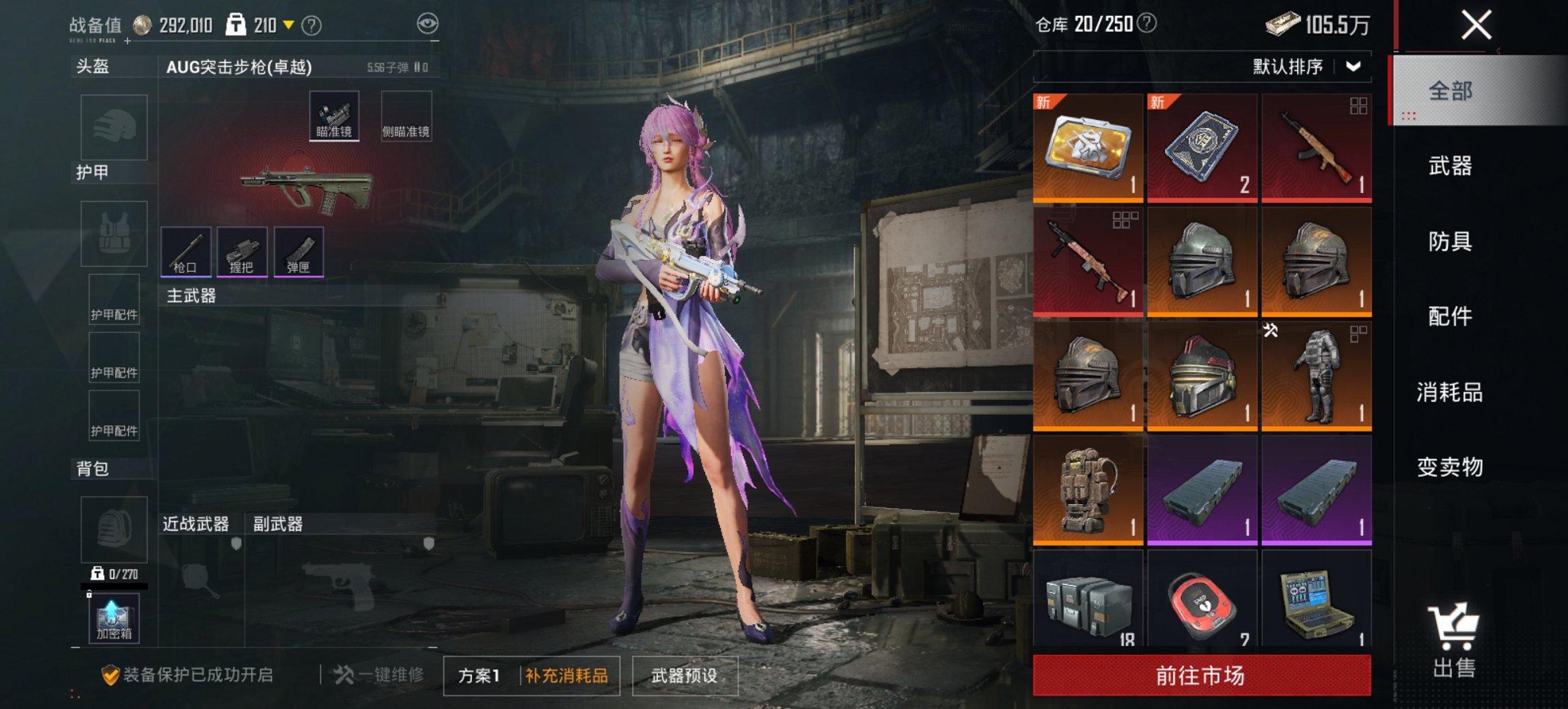1568x709 pixels.
Task: Toggle the eye preview icon at top
Action: tap(427, 24)
